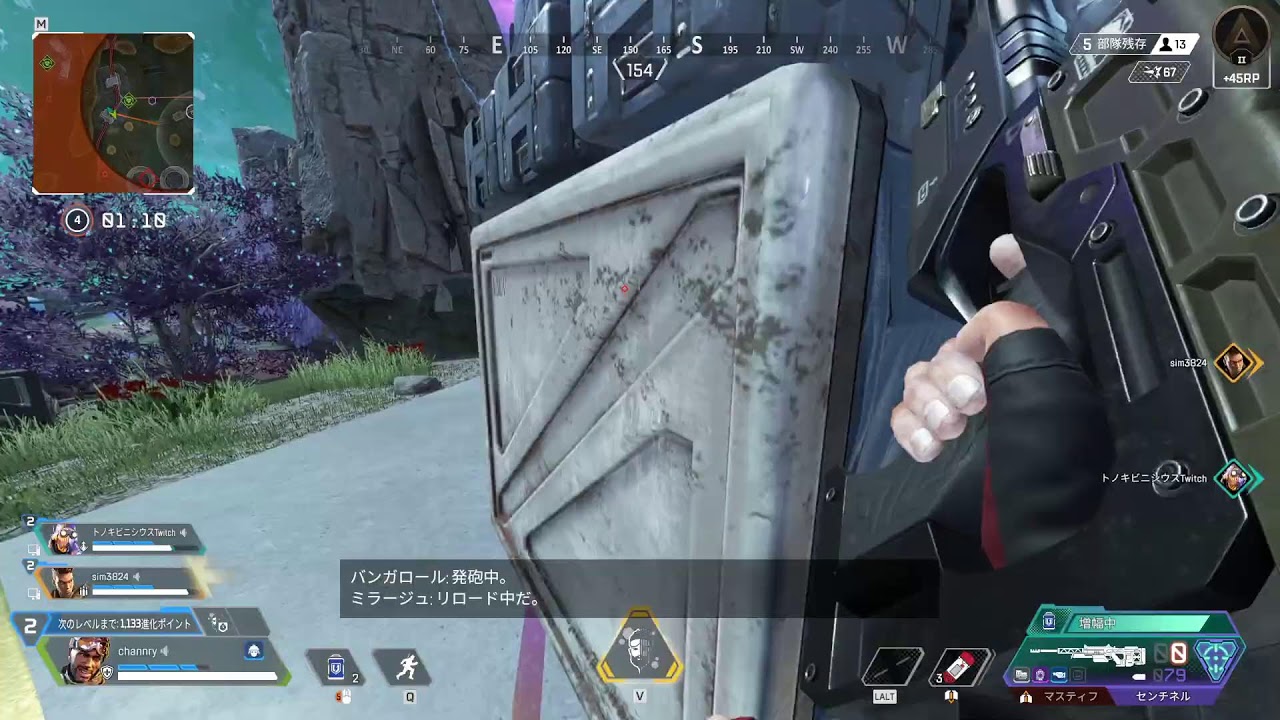Select the red medkit healing item icon
Viewport: 1280px width, 720px height.
960,667
